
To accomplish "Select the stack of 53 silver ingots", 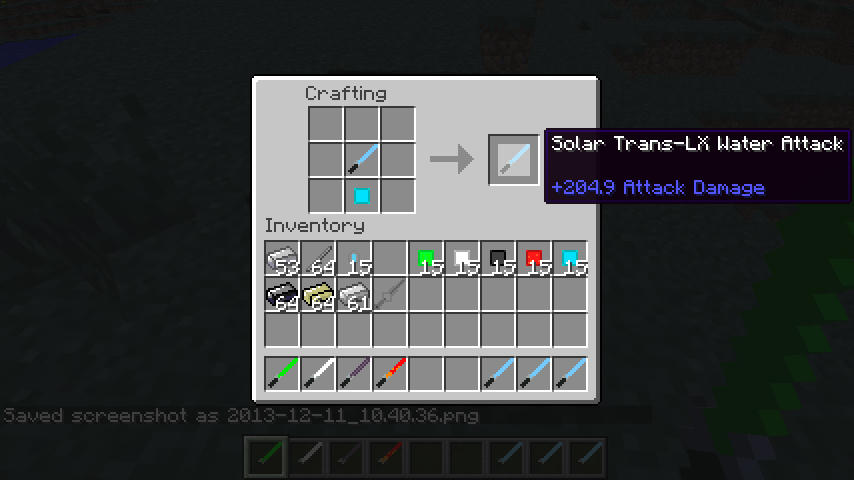I will tap(283, 259).
